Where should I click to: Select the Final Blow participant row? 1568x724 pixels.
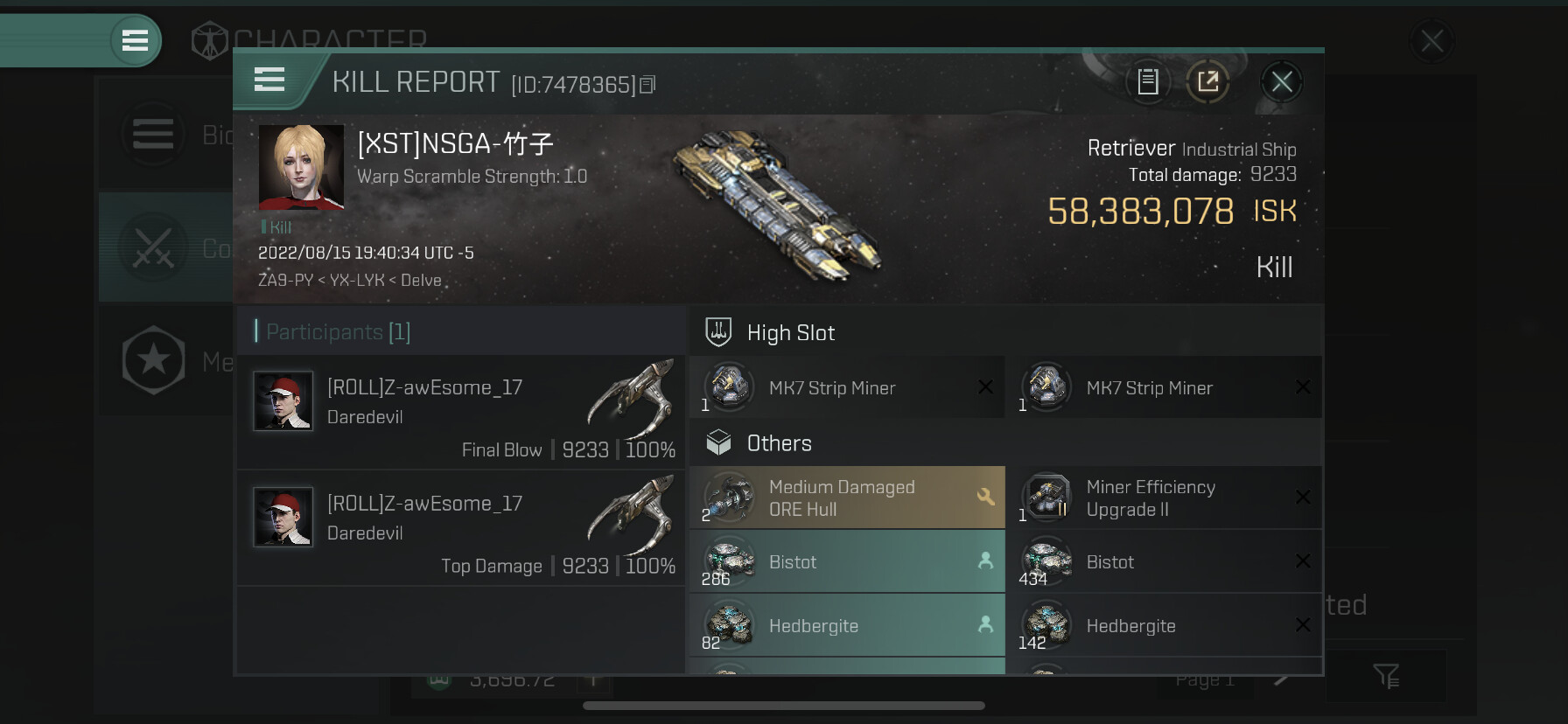[x=461, y=412]
